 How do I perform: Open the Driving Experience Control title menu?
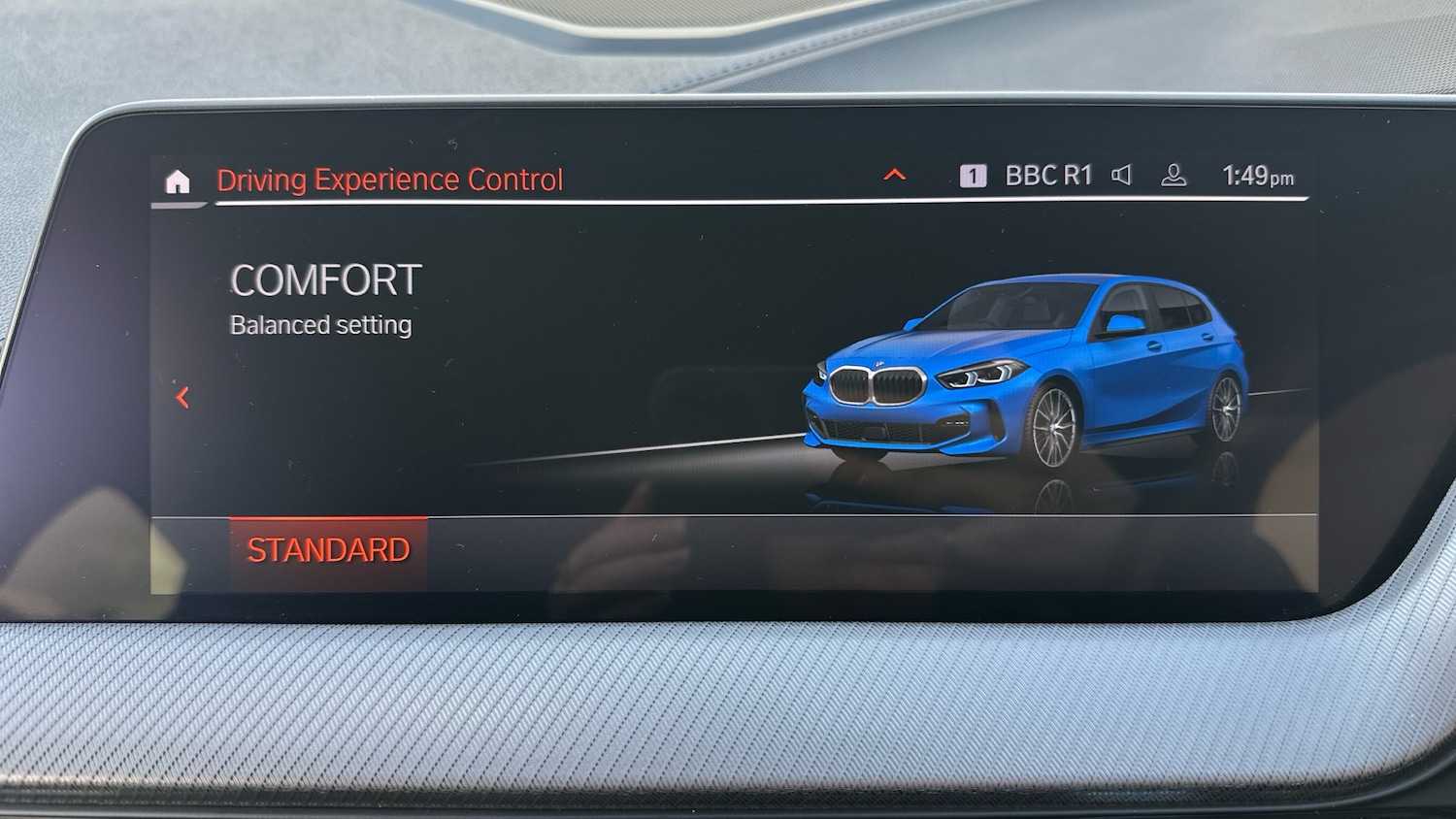pyautogui.click(x=391, y=179)
